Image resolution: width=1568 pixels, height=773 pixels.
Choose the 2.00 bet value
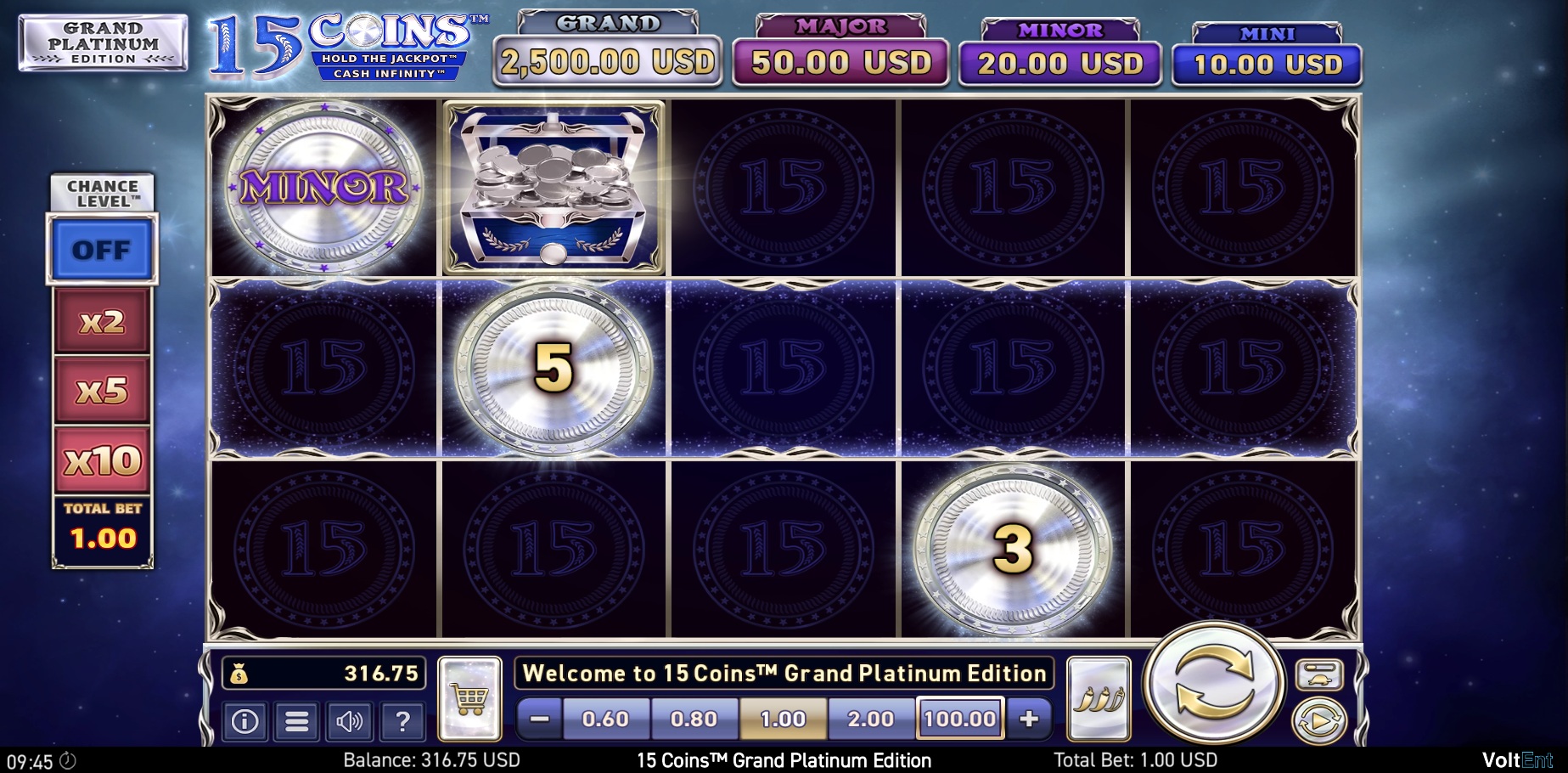point(871,718)
